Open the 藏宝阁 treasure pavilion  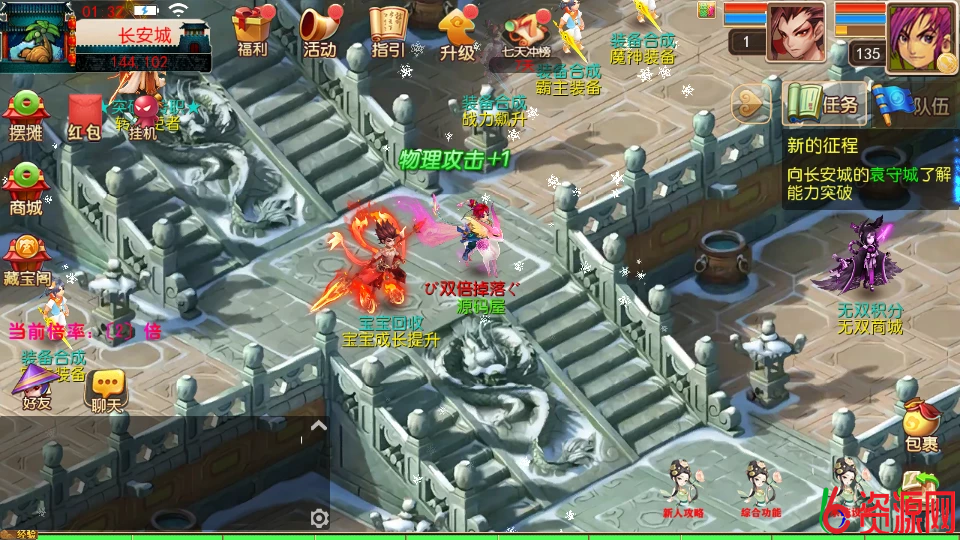(26, 259)
